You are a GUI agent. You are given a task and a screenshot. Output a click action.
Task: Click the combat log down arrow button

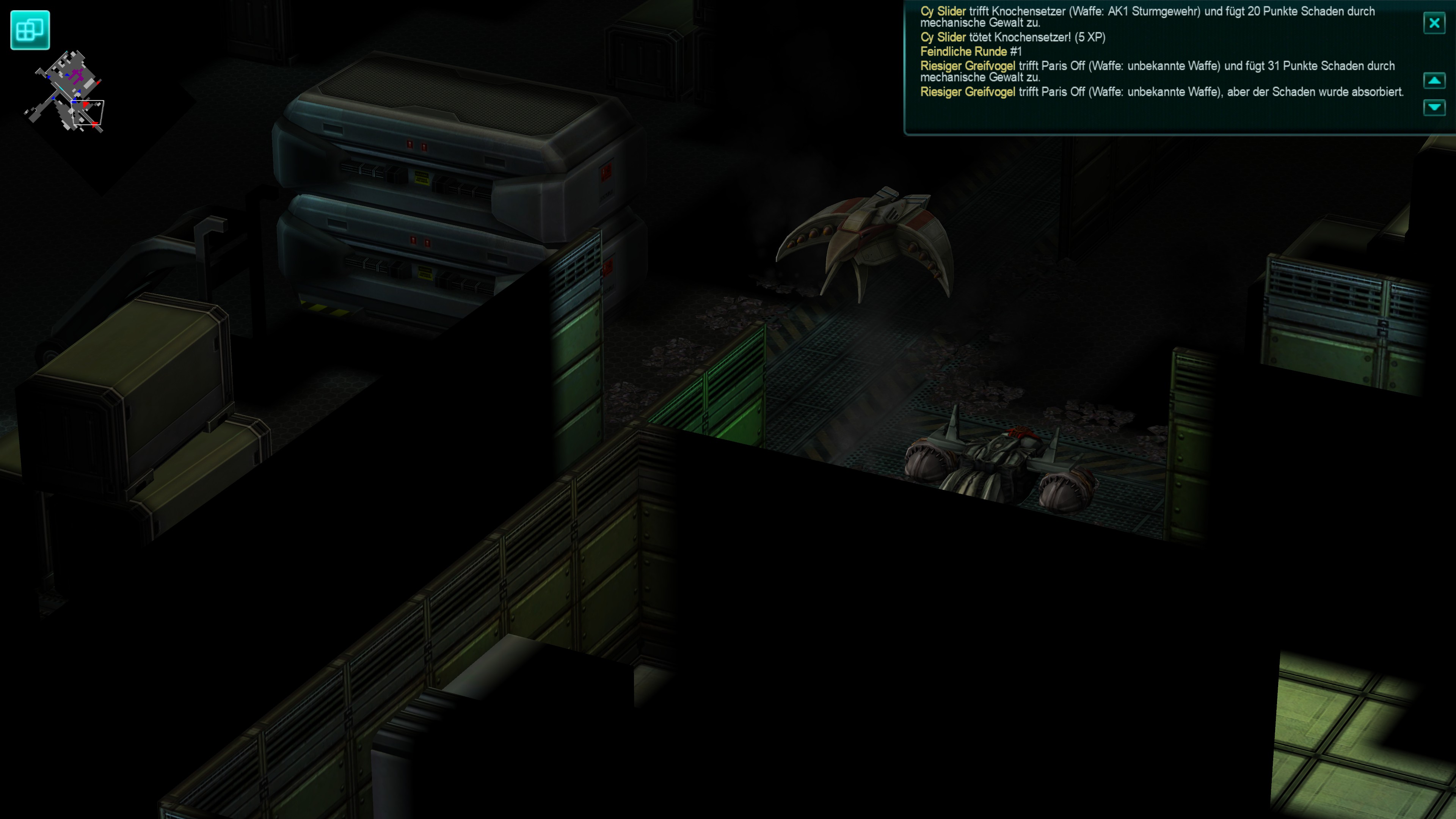click(x=1434, y=107)
